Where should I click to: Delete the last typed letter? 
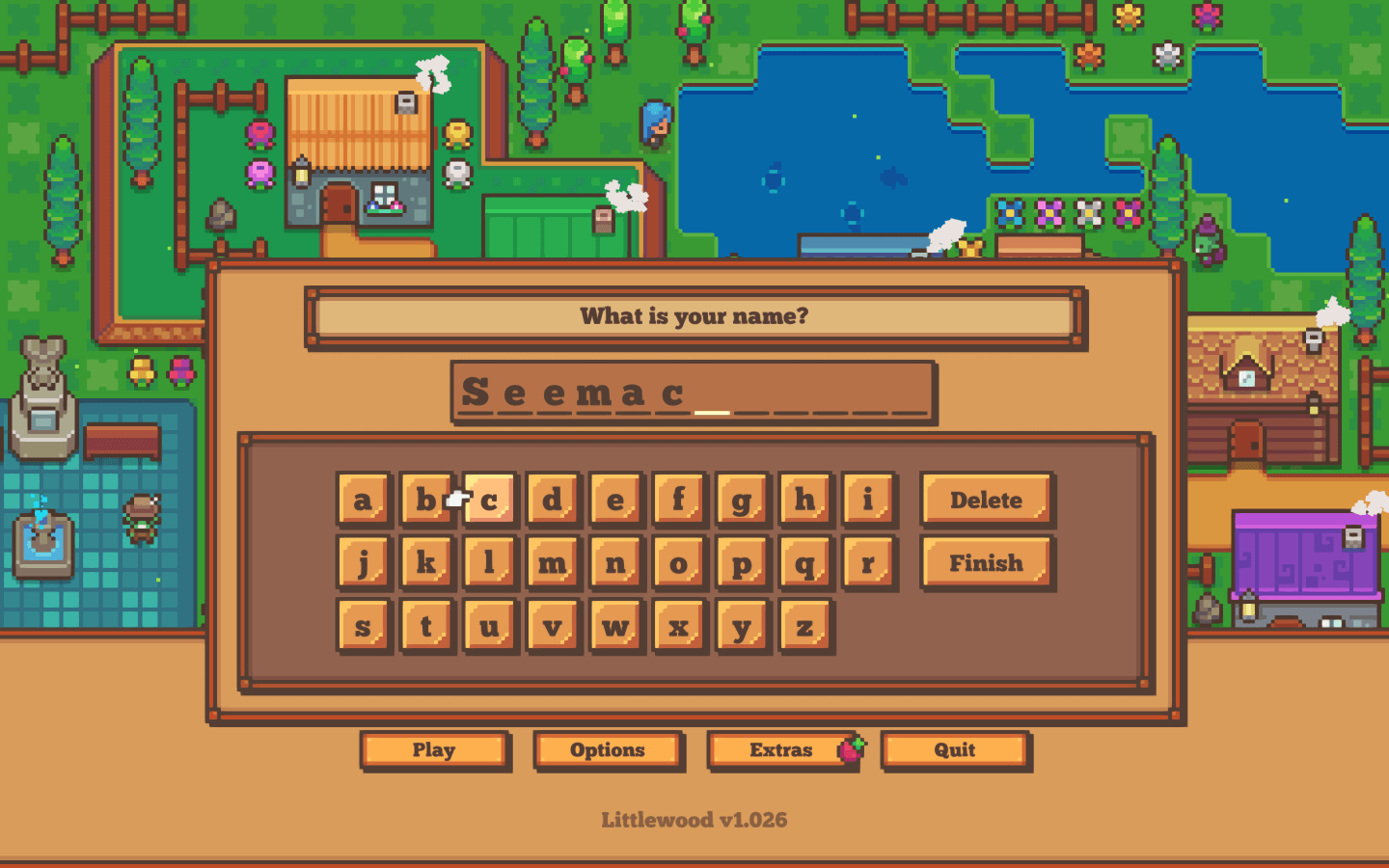pos(986,500)
